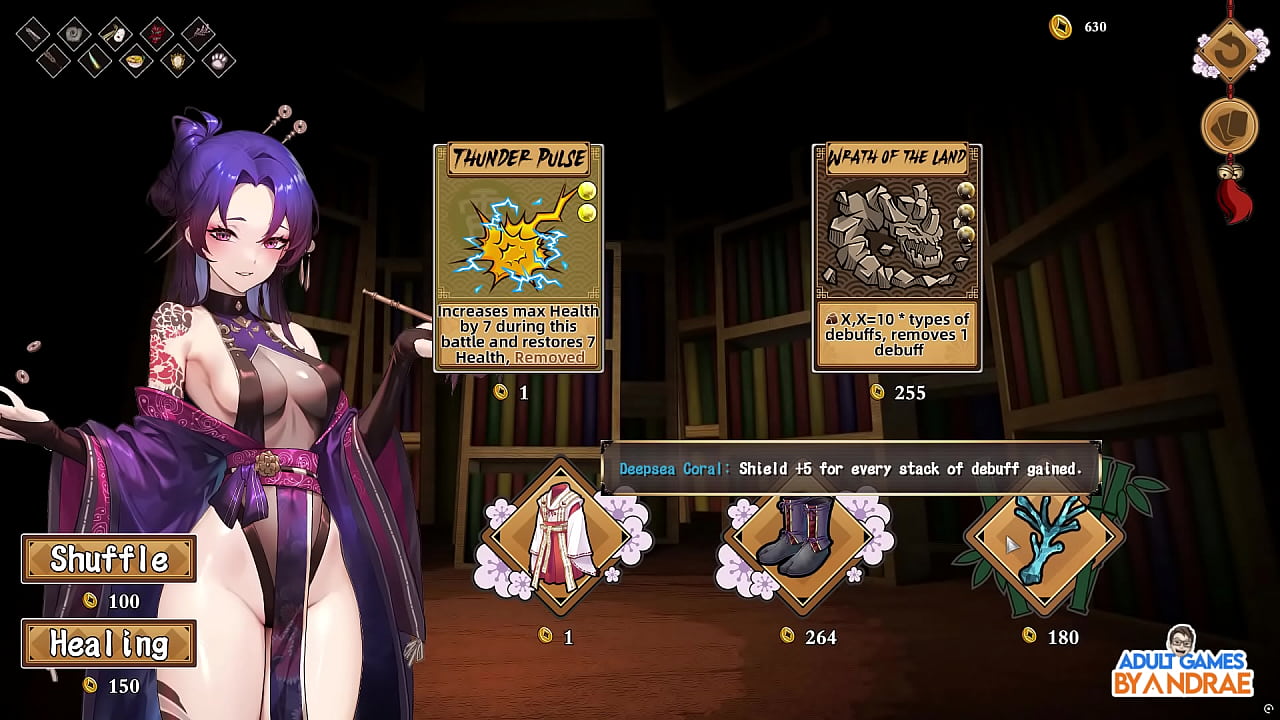Image resolution: width=1280 pixels, height=720 pixels.
Task: Click the Healing button
Action: click(x=108, y=644)
